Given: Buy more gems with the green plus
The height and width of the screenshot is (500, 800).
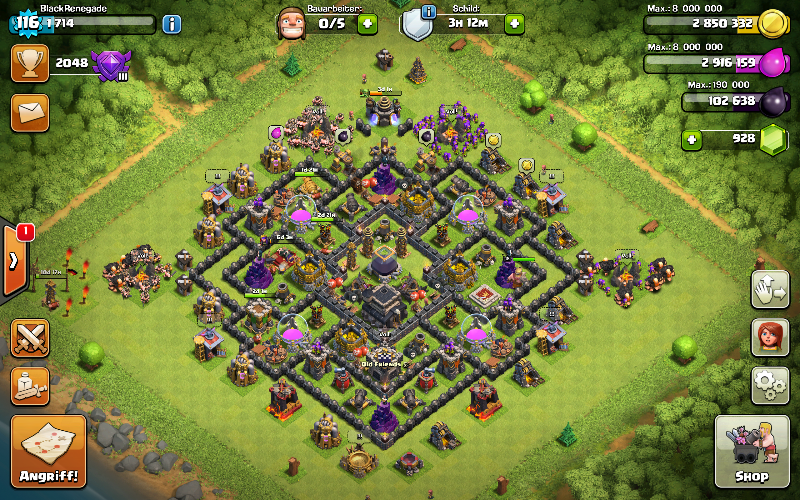Looking at the screenshot, I should pyautogui.click(x=691, y=138).
